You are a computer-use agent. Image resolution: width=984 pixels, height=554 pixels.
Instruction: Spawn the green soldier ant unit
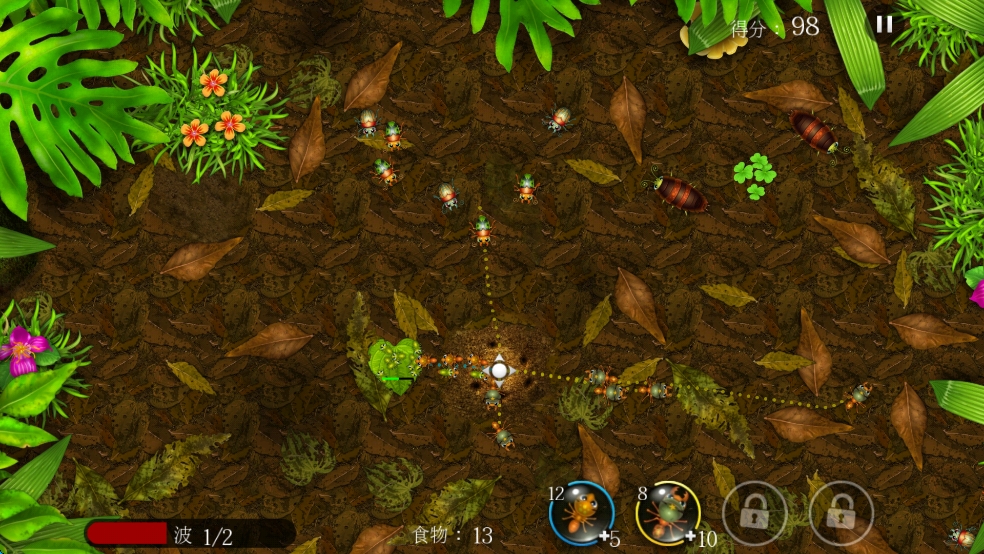(667, 514)
